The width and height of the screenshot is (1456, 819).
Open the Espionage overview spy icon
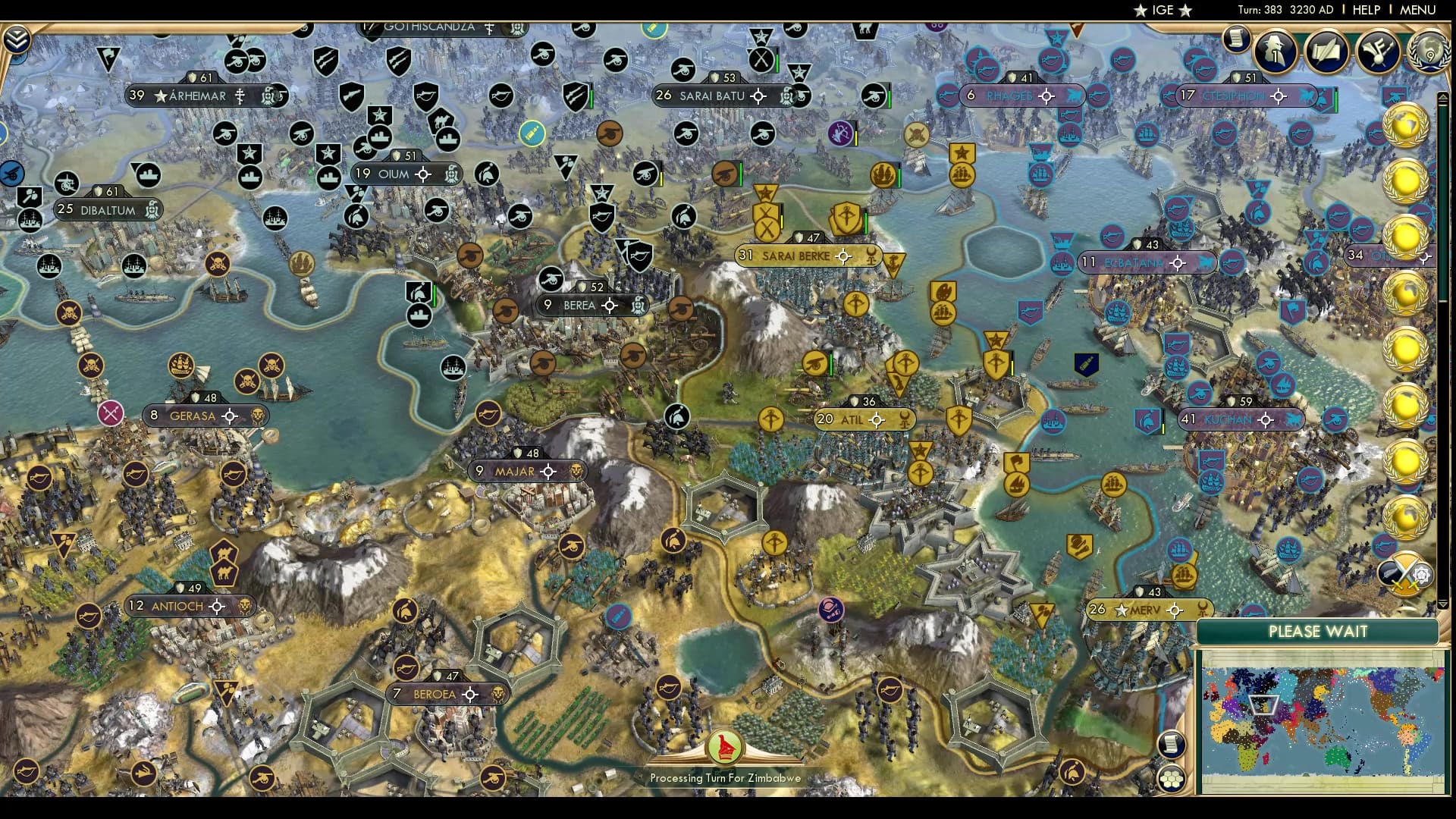(1278, 53)
